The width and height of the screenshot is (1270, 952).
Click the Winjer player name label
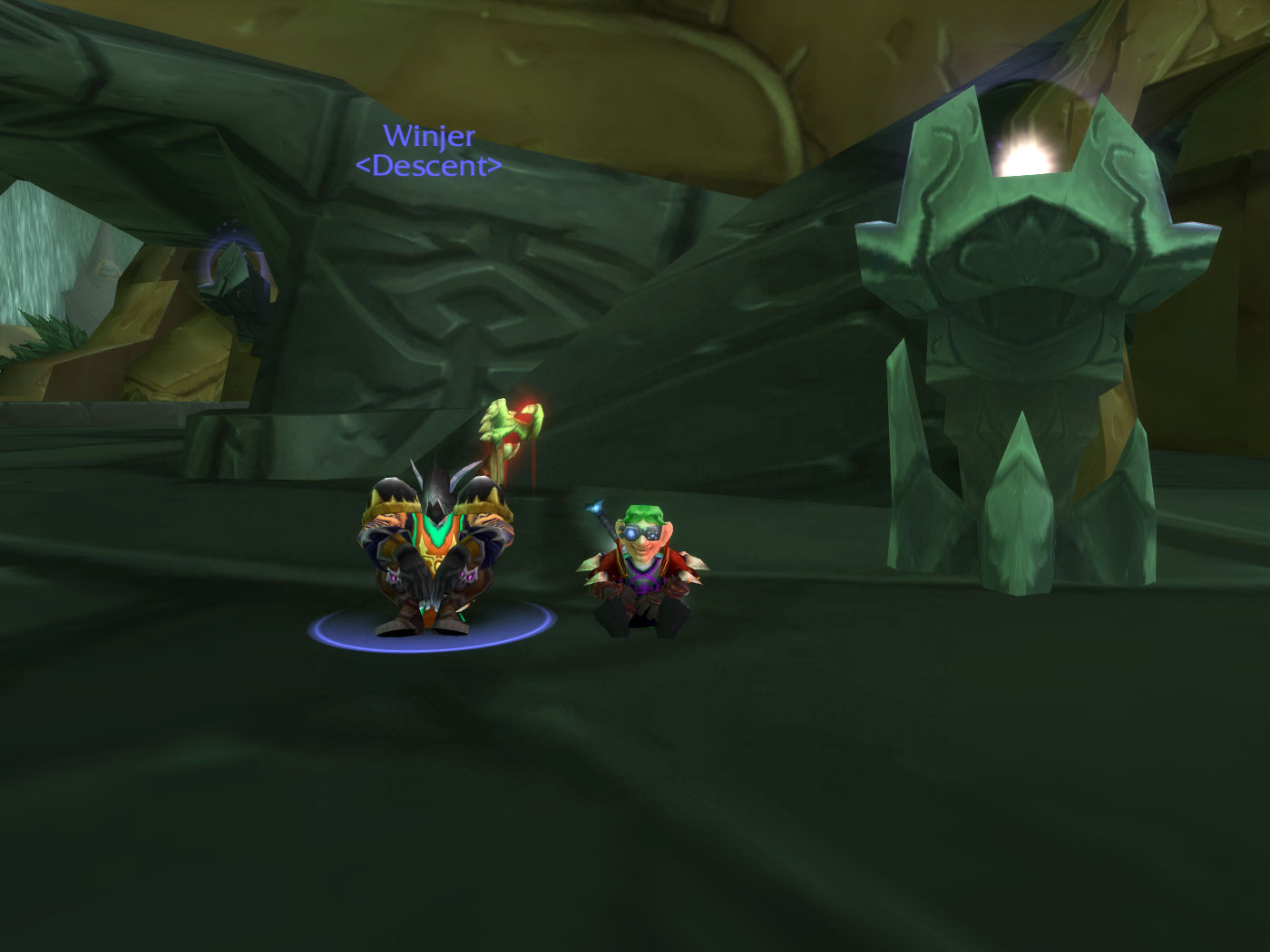coord(428,137)
